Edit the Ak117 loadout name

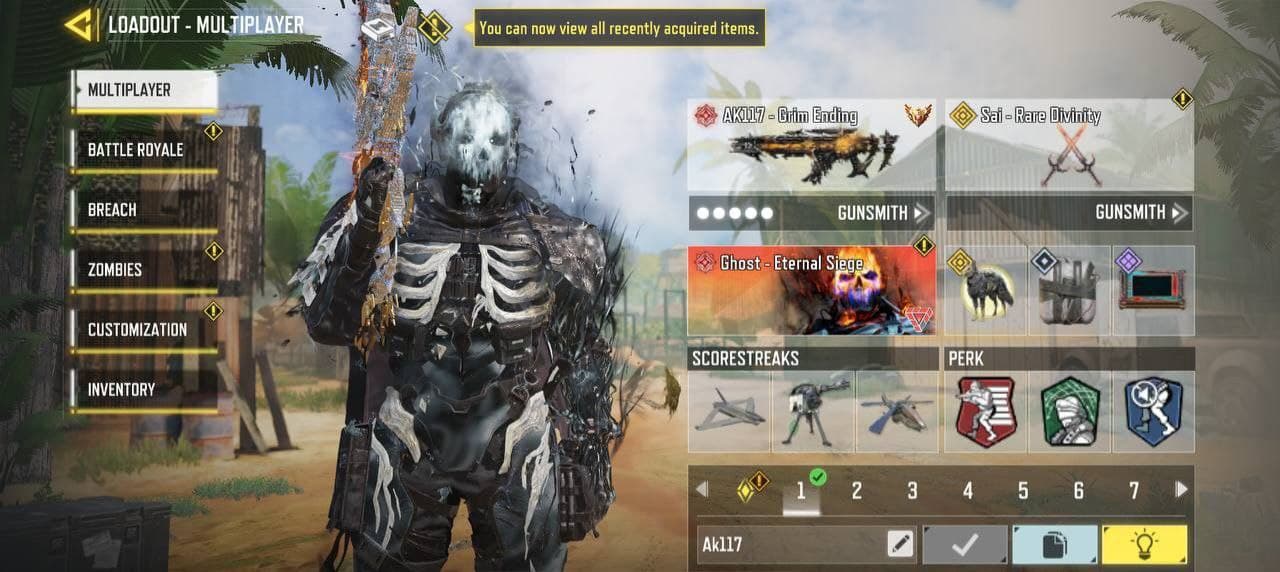[900, 544]
